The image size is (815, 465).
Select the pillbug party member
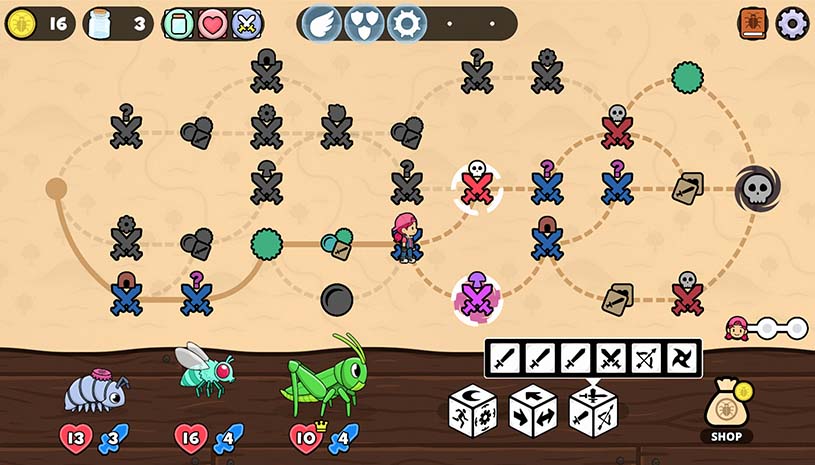(95, 387)
